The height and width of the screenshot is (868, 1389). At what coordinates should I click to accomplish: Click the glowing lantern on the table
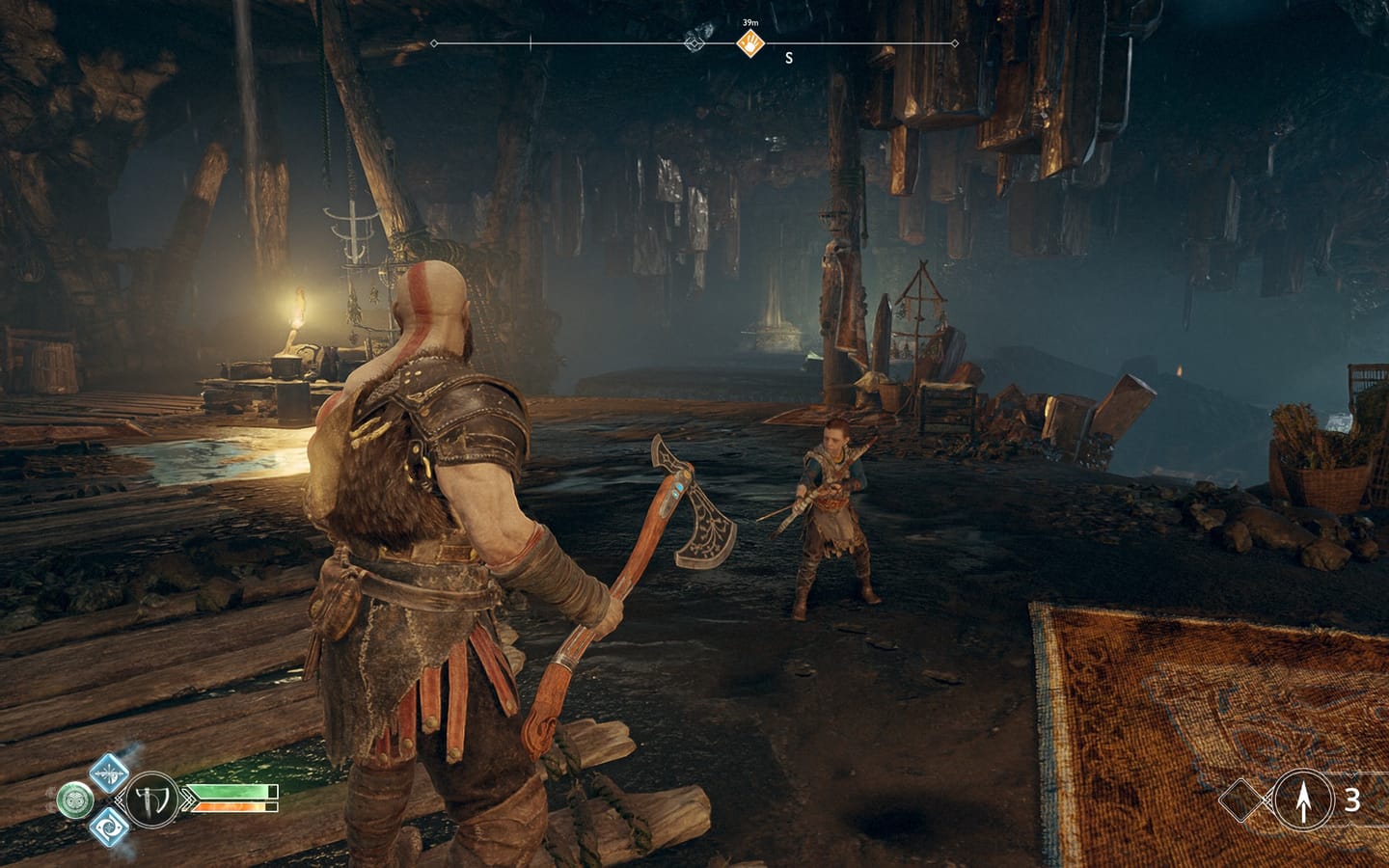[299, 309]
